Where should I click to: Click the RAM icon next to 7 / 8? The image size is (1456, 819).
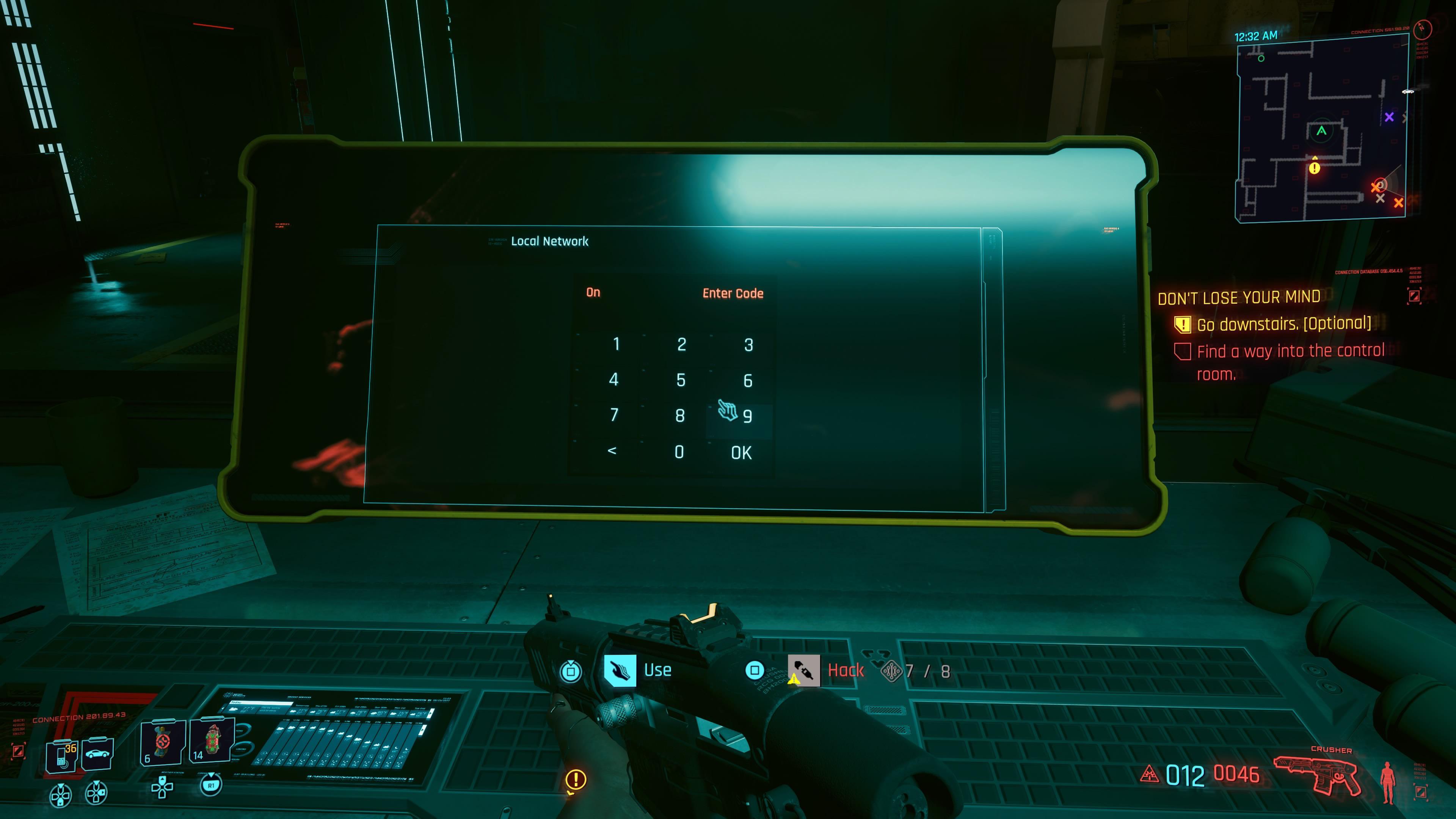[x=893, y=670]
